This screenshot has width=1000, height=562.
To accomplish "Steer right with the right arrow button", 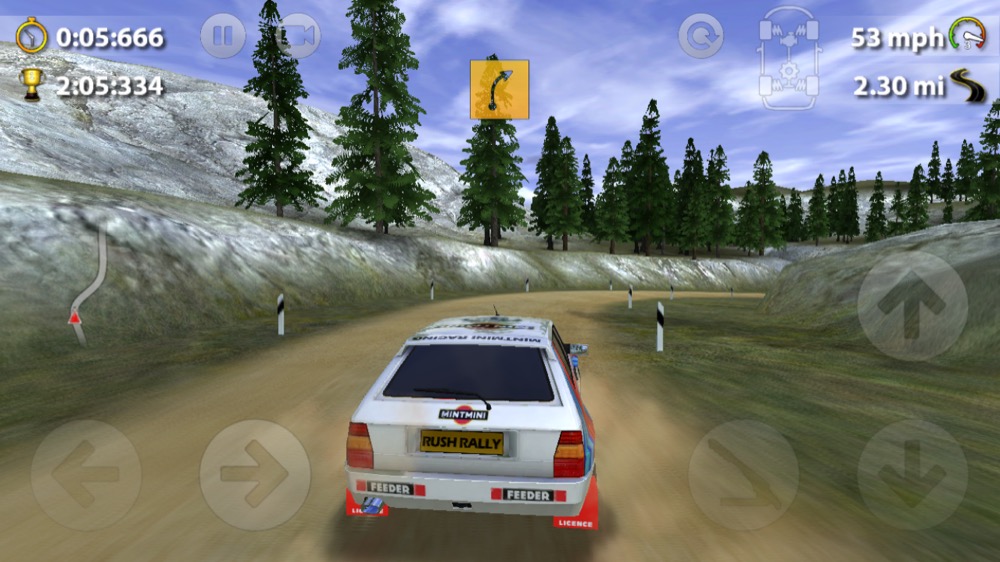I will (x=254, y=474).
